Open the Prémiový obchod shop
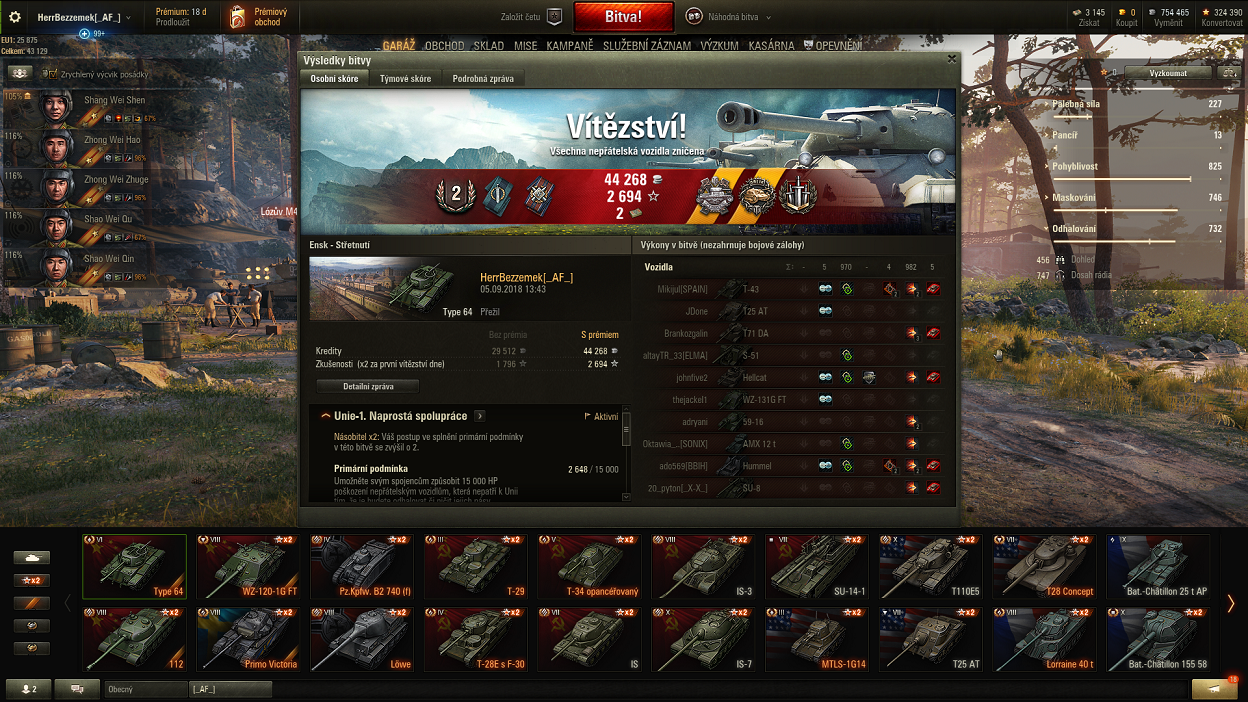The height and width of the screenshot is (702, 1248). (256, 17)
